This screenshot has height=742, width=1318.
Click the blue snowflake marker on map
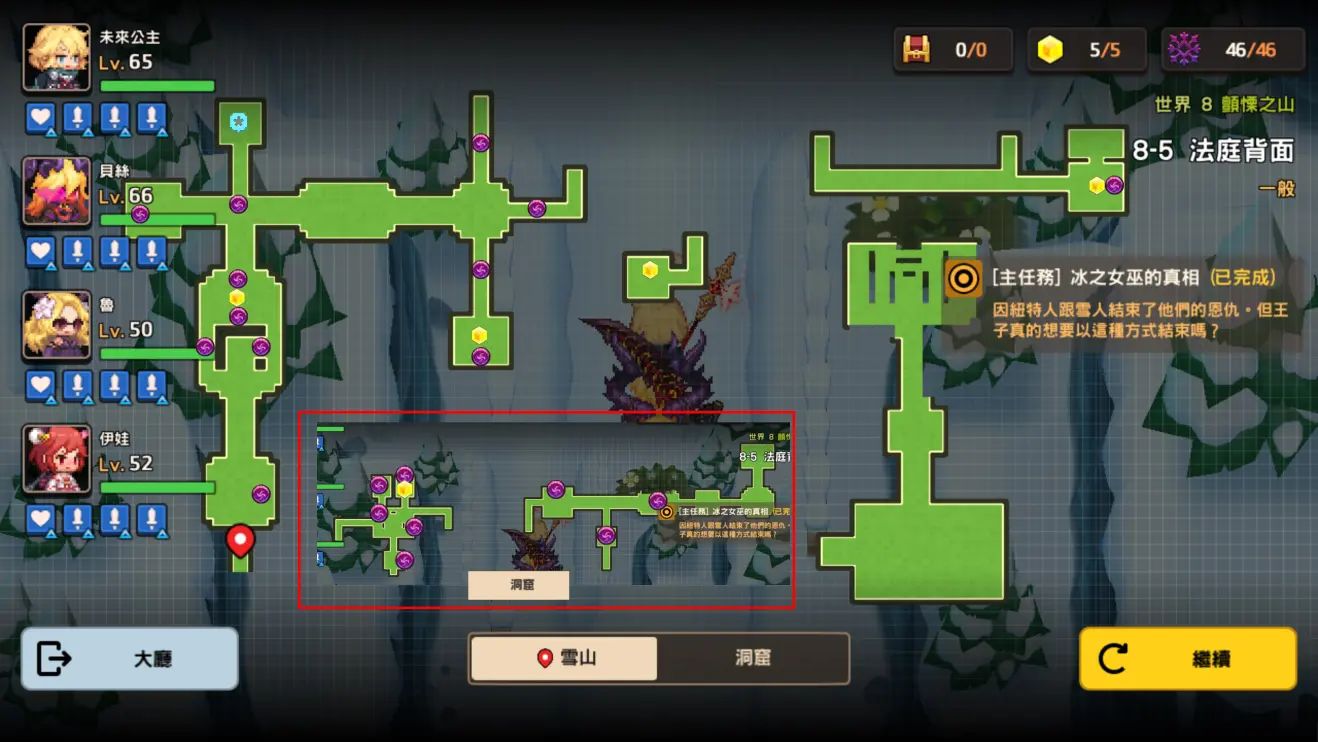(x=238, y=122)
